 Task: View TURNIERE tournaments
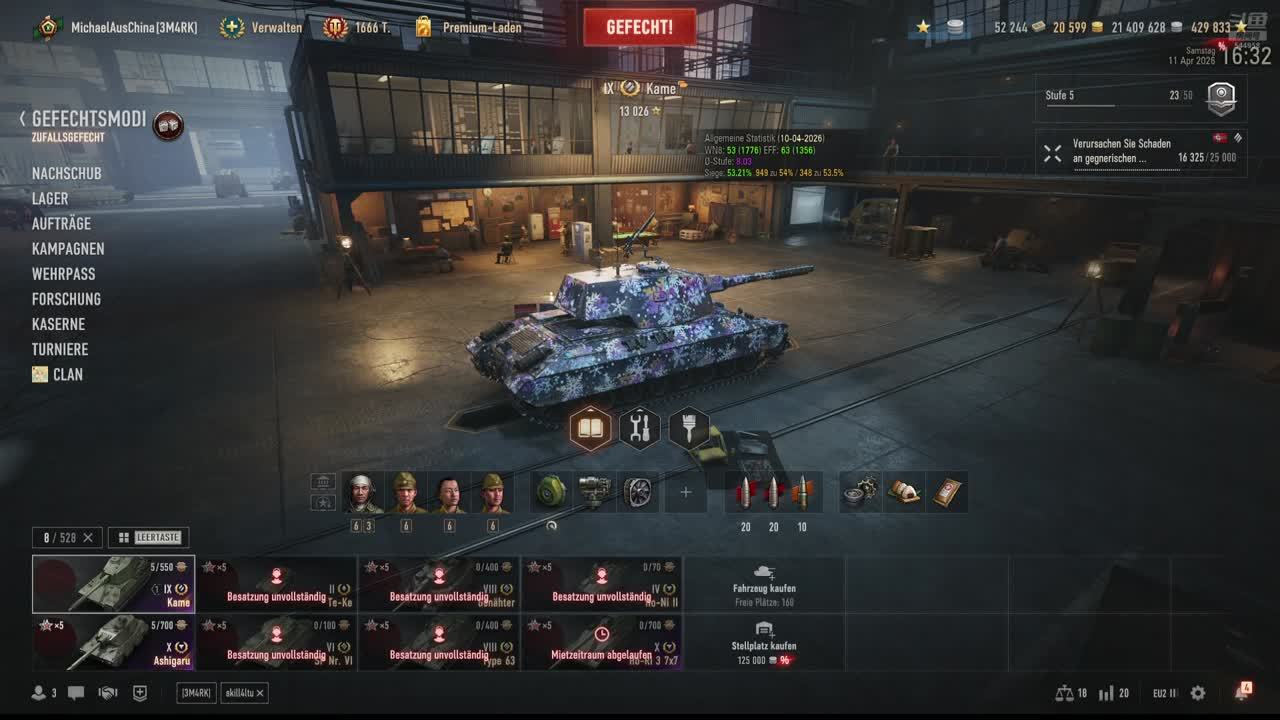coord(60,349)
